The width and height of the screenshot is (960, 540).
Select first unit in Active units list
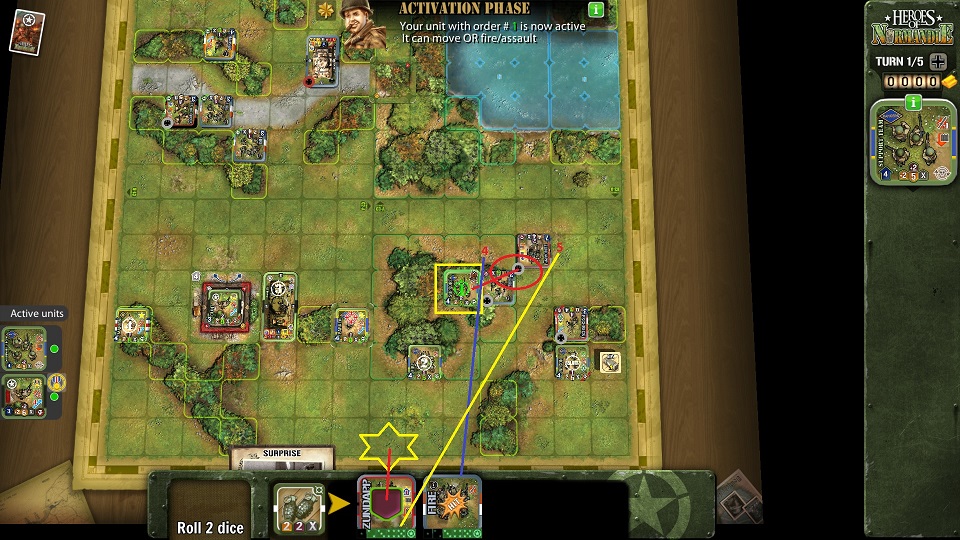click(x=22, y=349)
